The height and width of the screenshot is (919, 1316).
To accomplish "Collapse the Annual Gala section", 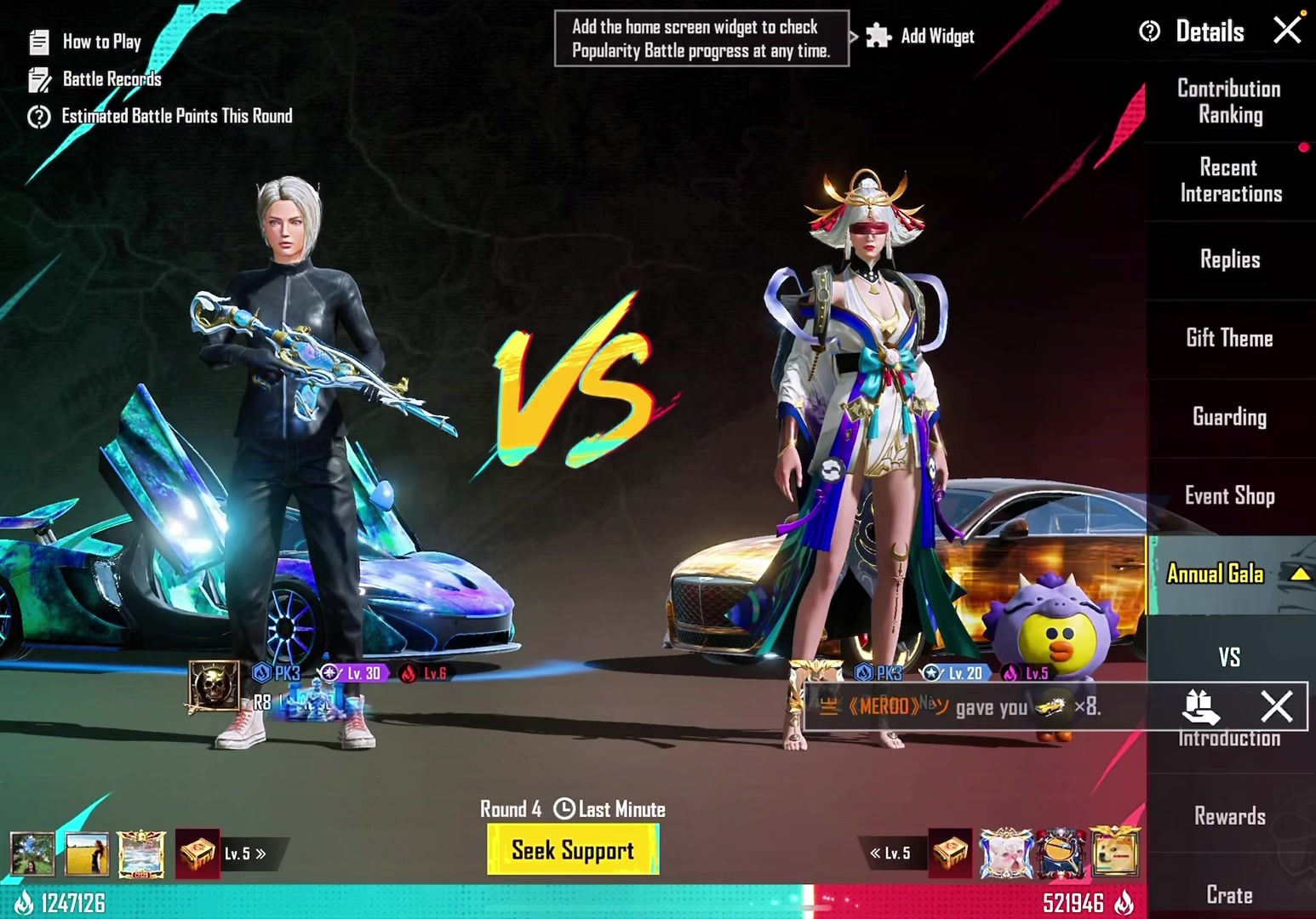I will (x=1300, y=574).
